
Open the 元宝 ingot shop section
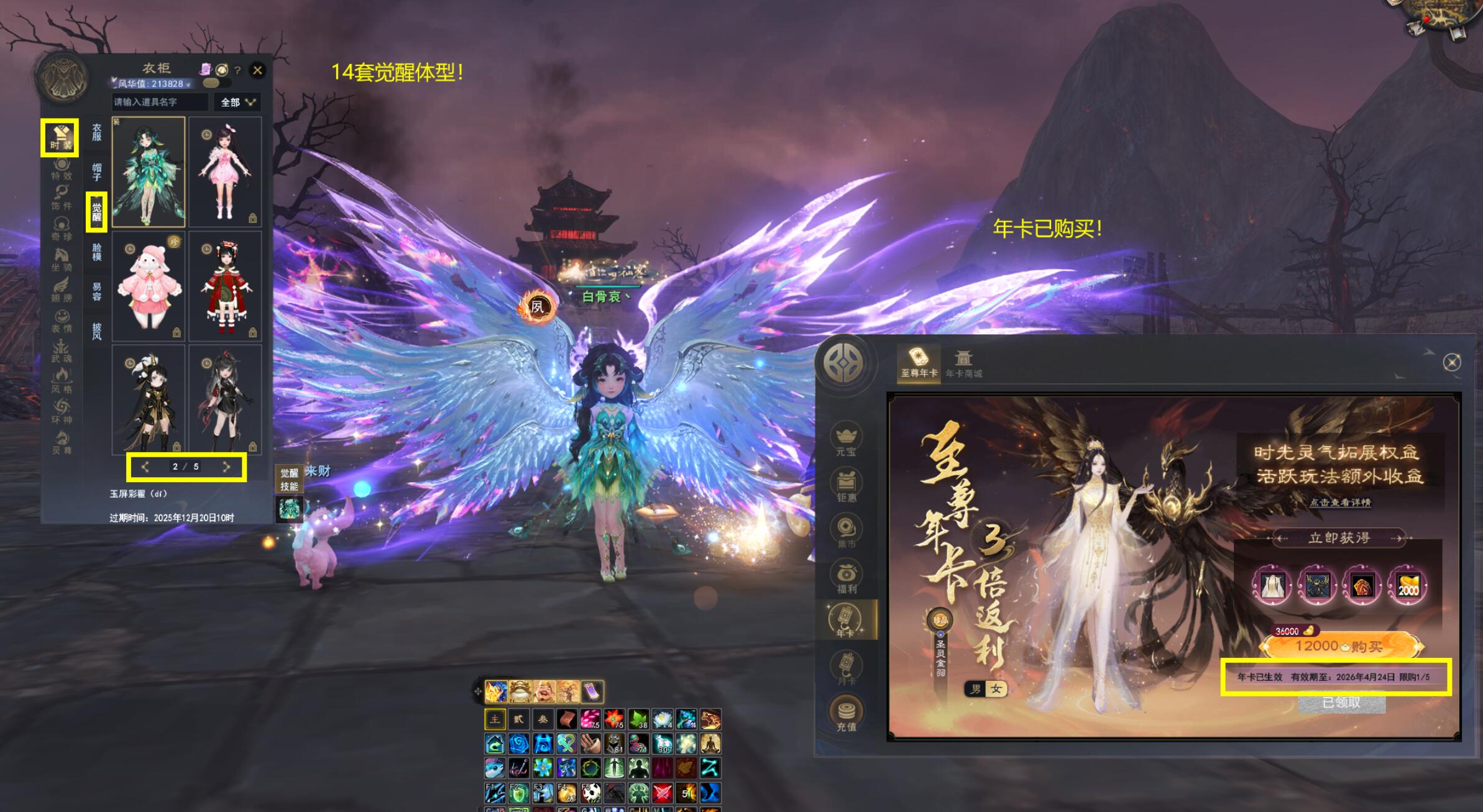846,439
